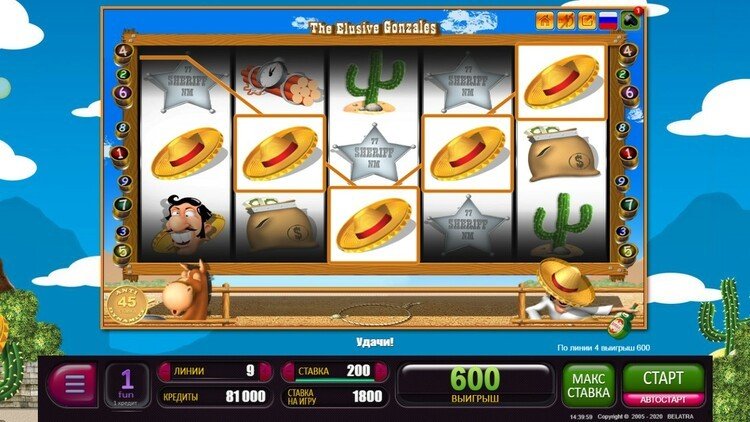Decrease the number of ЛИНИИ lines
The image size is (750, 422).
165,371
